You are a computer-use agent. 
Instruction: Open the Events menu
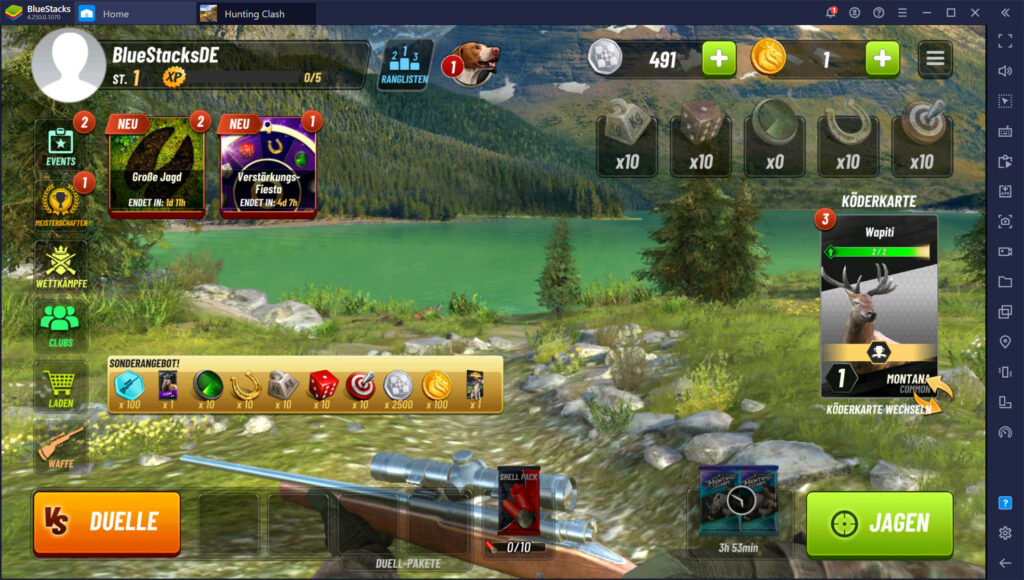pos(61,146)
